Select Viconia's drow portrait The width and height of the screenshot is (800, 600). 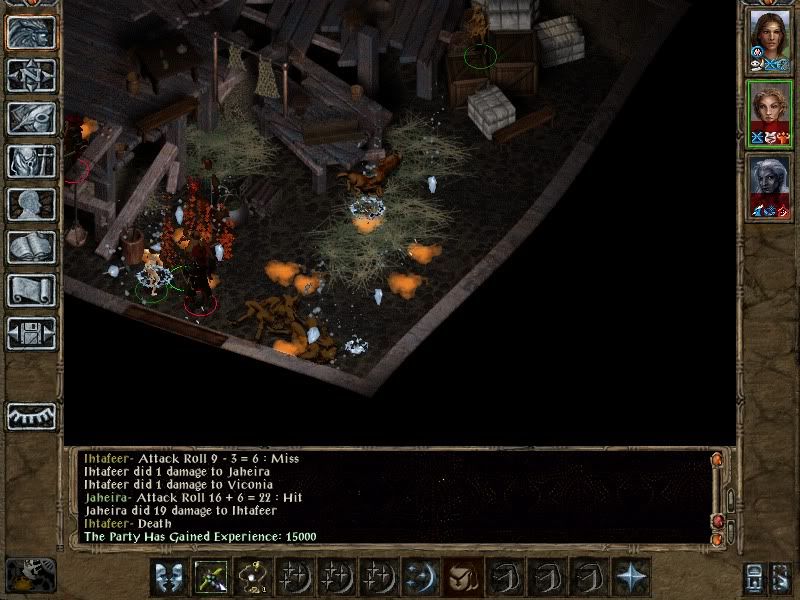click(768, 187)
